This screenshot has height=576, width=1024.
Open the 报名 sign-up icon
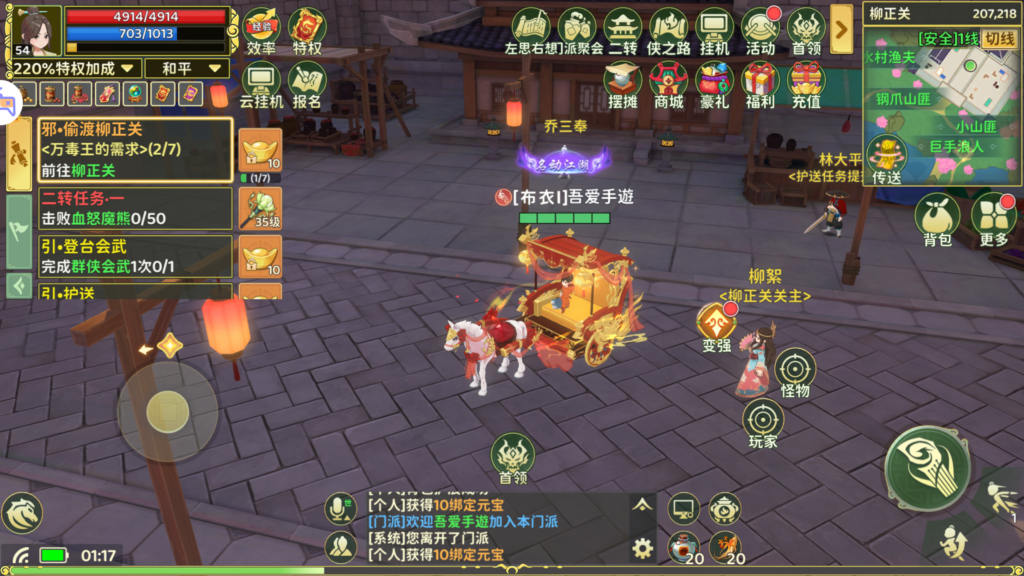click(307, 83)
